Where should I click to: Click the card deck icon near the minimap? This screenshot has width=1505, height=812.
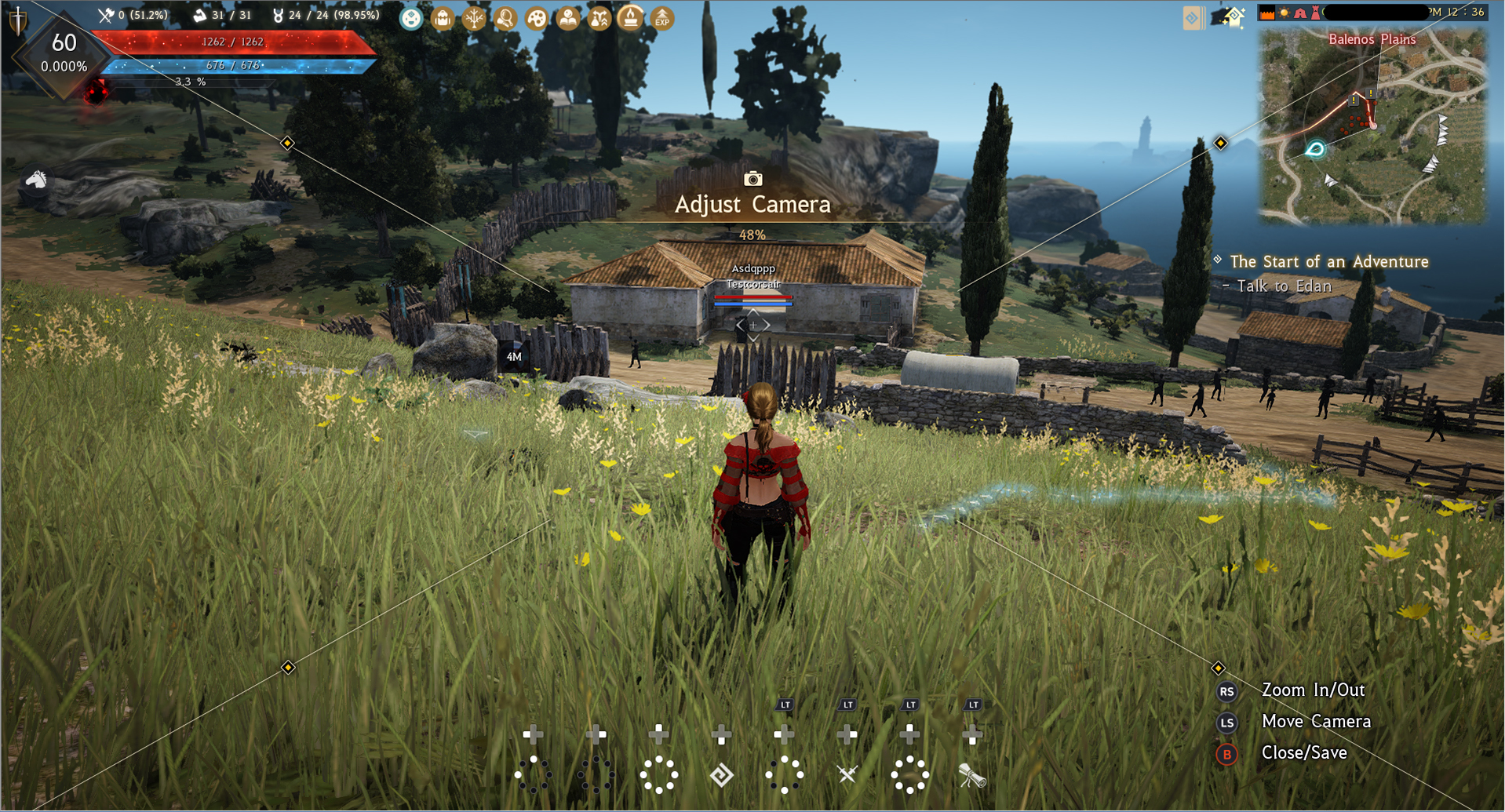point(1193,18)
